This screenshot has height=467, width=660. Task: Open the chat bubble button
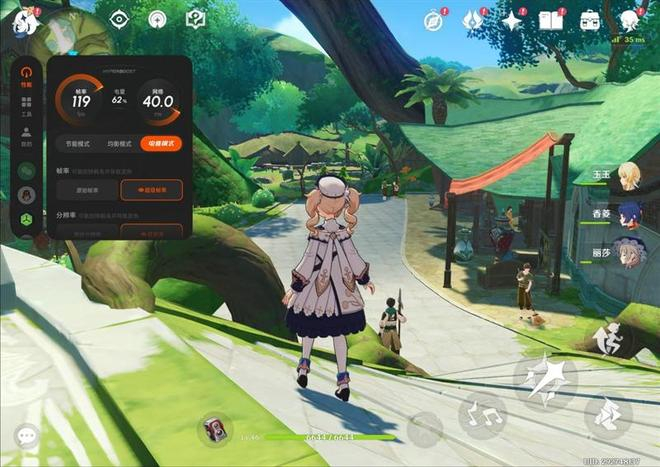tap(26, 436)
